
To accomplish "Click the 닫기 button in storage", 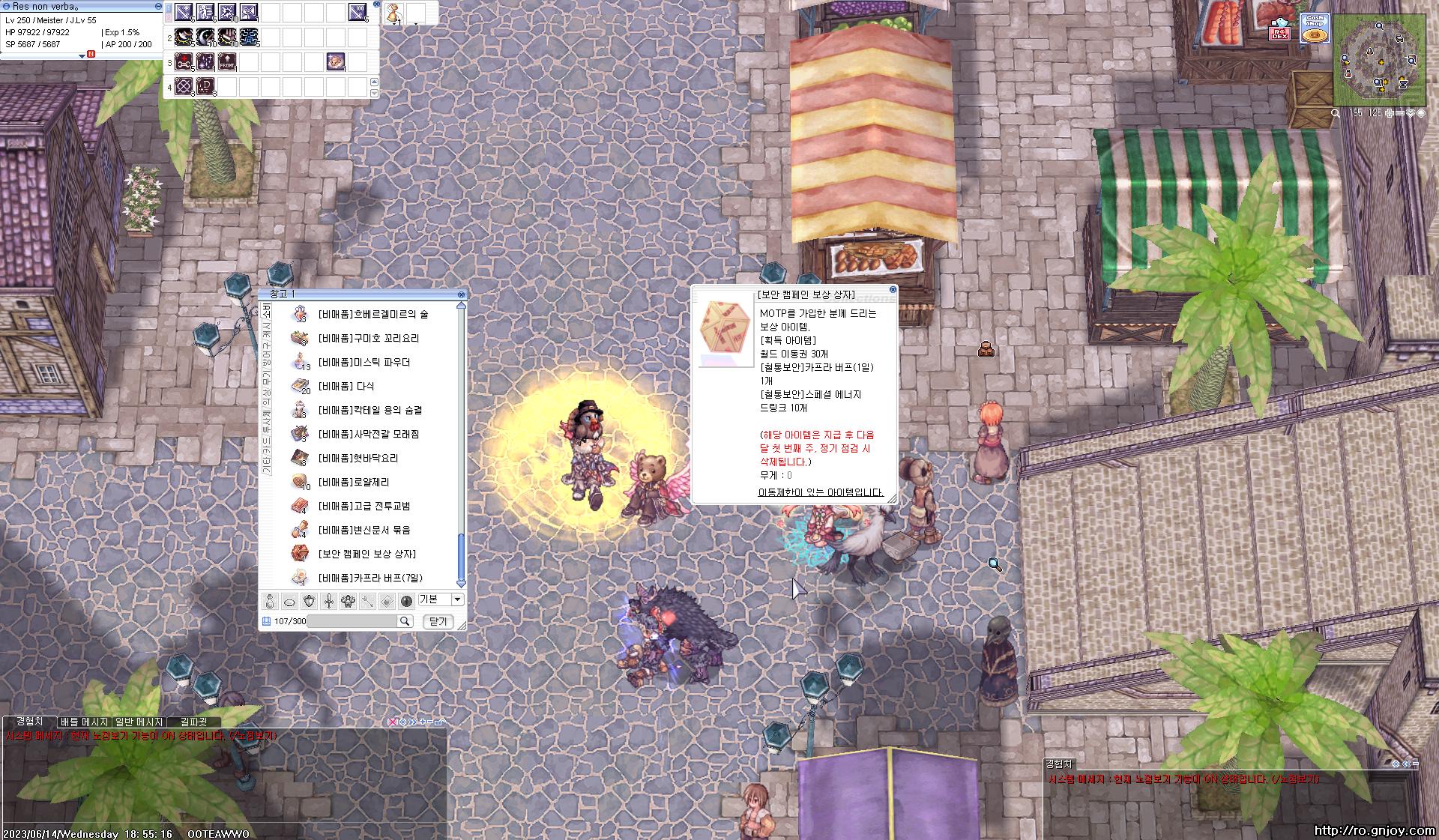I will [x=438, y=621].
